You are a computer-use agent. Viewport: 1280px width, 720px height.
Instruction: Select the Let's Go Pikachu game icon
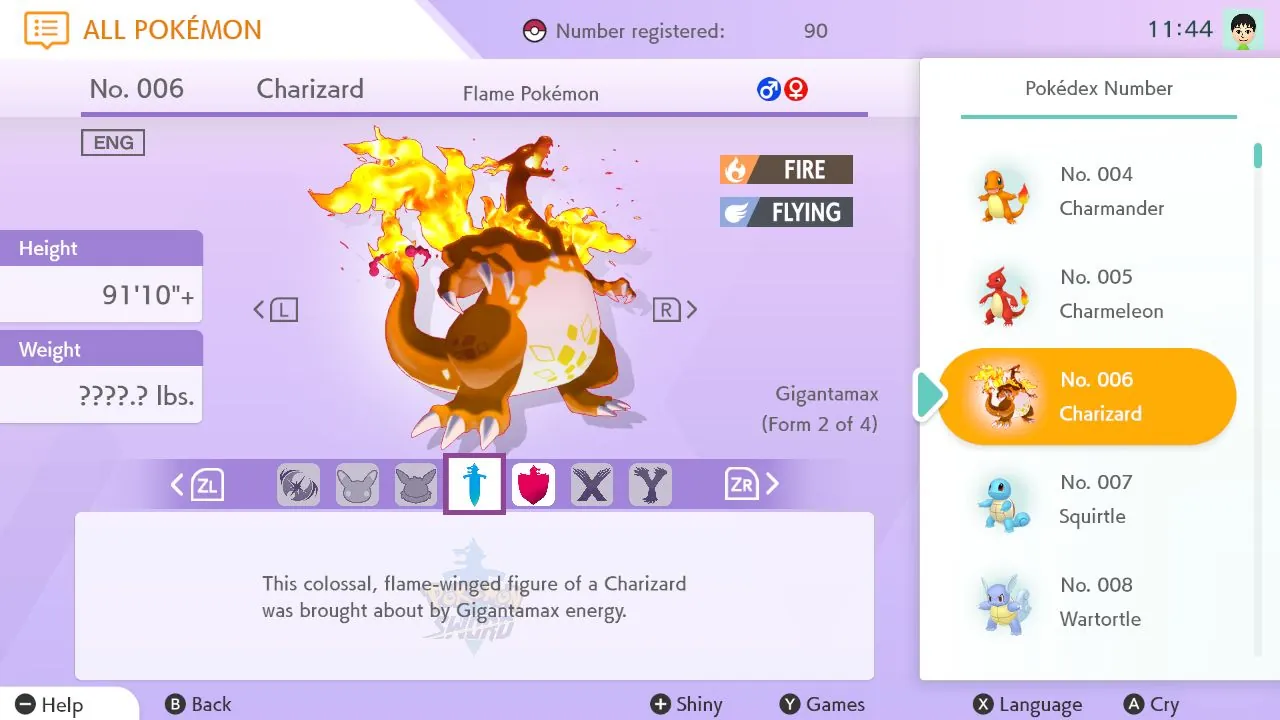357,484
